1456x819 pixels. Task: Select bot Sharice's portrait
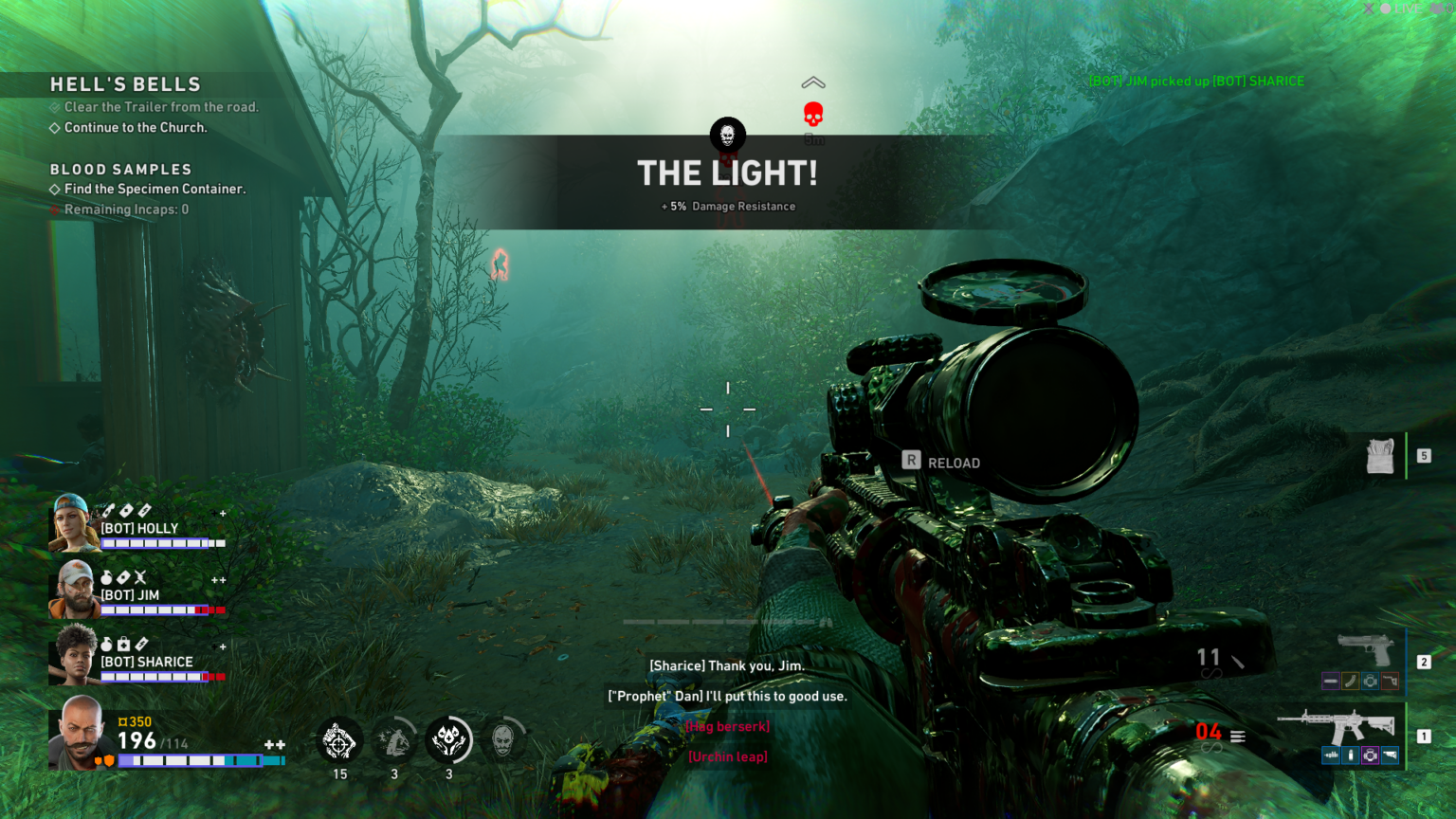point(74,655)
